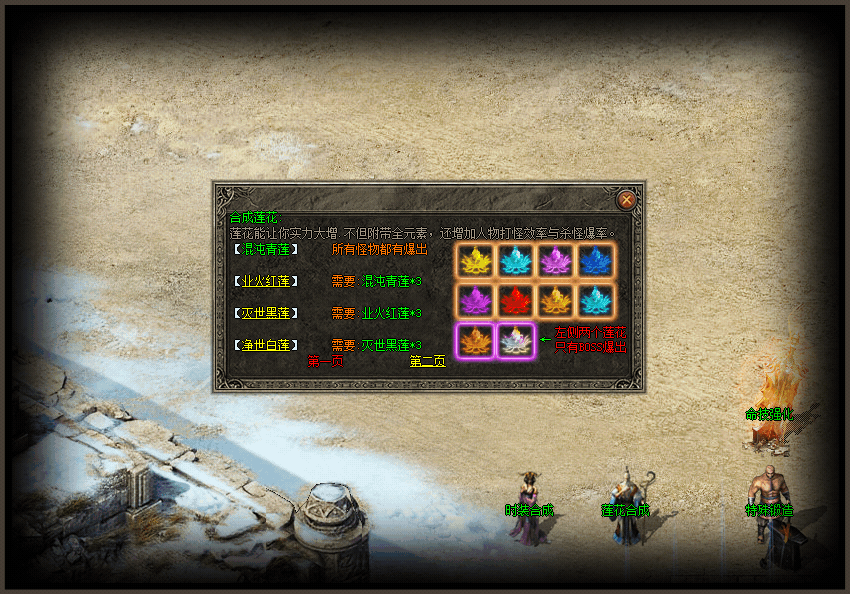Open the 莲花合成 NPC label
Image resolution: width=850 pixels, height=594 pixels.
(626, 510)
